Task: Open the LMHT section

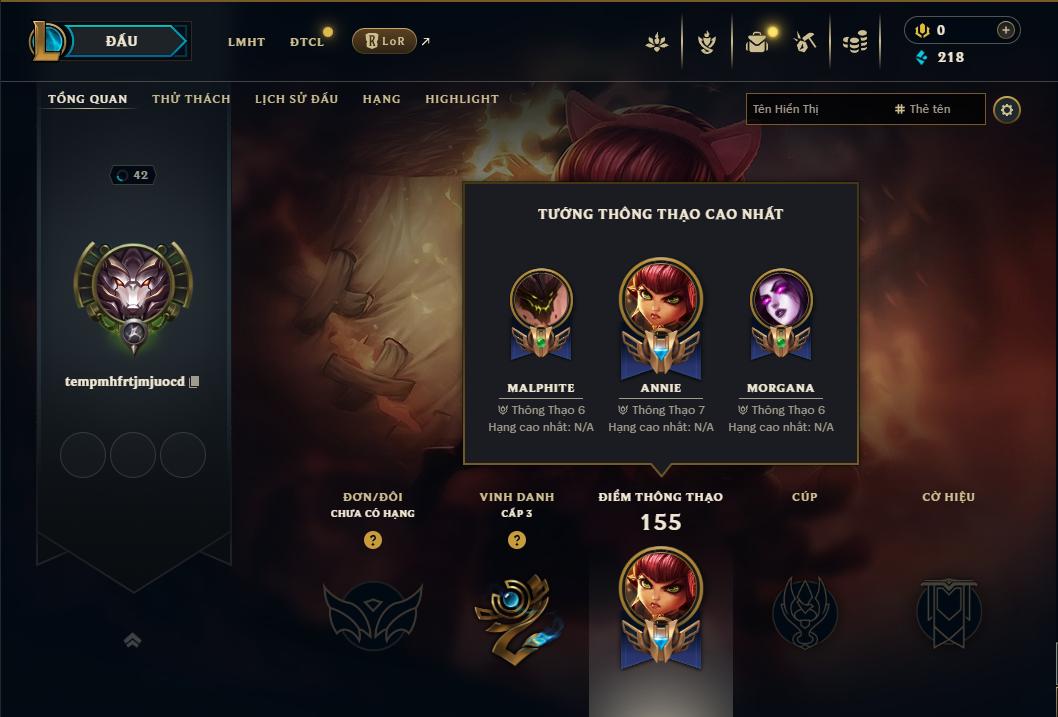Action: 246,42
